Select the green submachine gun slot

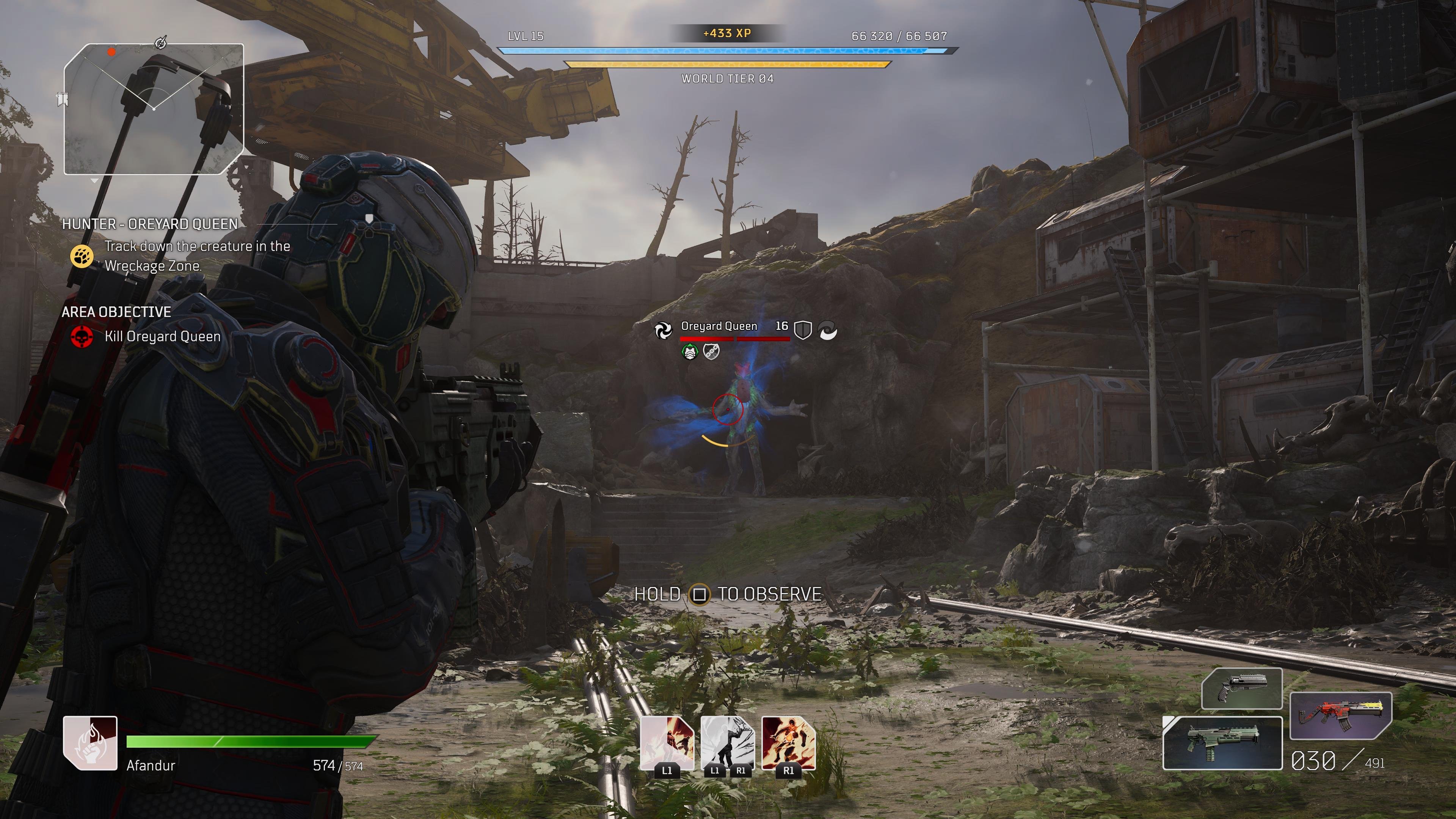(x=1222, y=743)
